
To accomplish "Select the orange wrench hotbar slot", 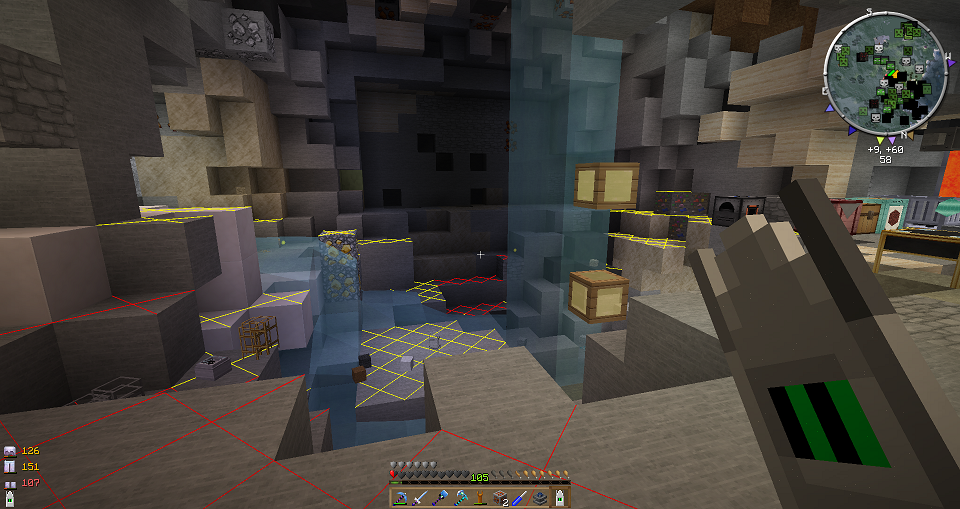I will [479, 497].
